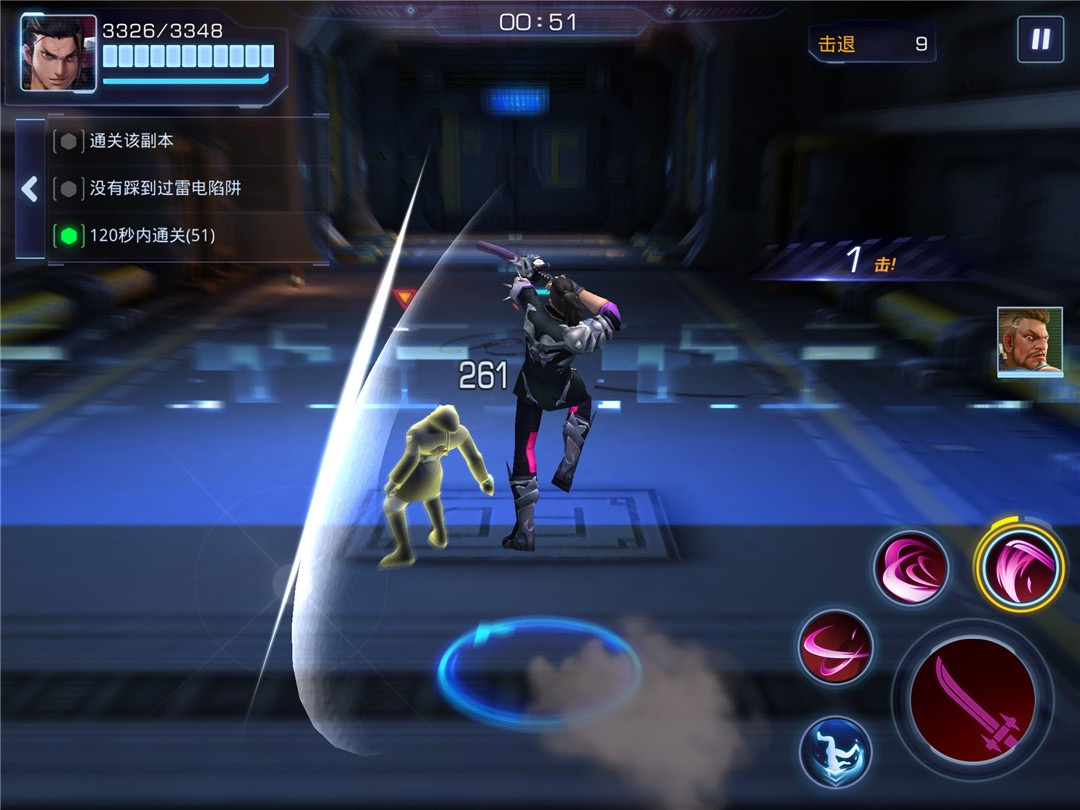Use the main sword attack button

point(971,699)
